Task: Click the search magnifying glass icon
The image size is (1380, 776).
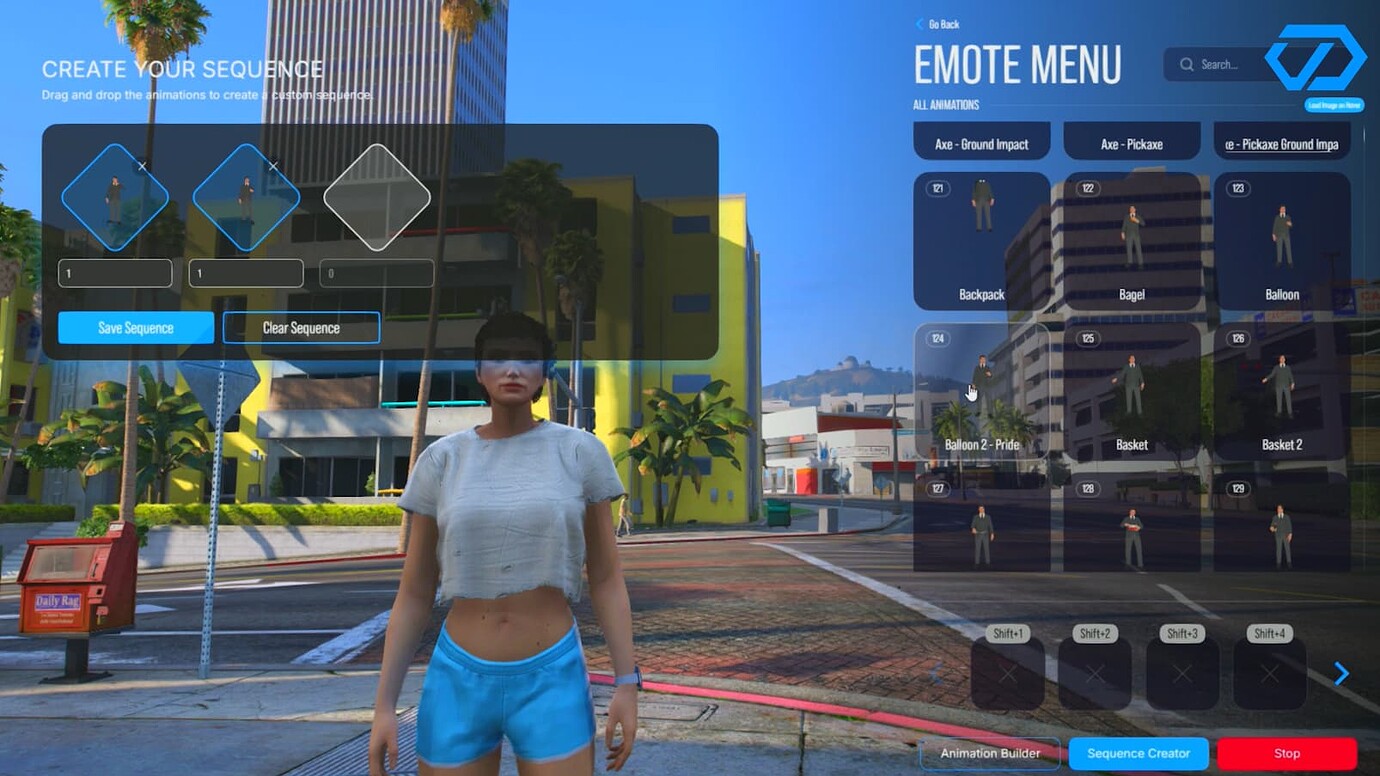Action: pos(1186,64)
